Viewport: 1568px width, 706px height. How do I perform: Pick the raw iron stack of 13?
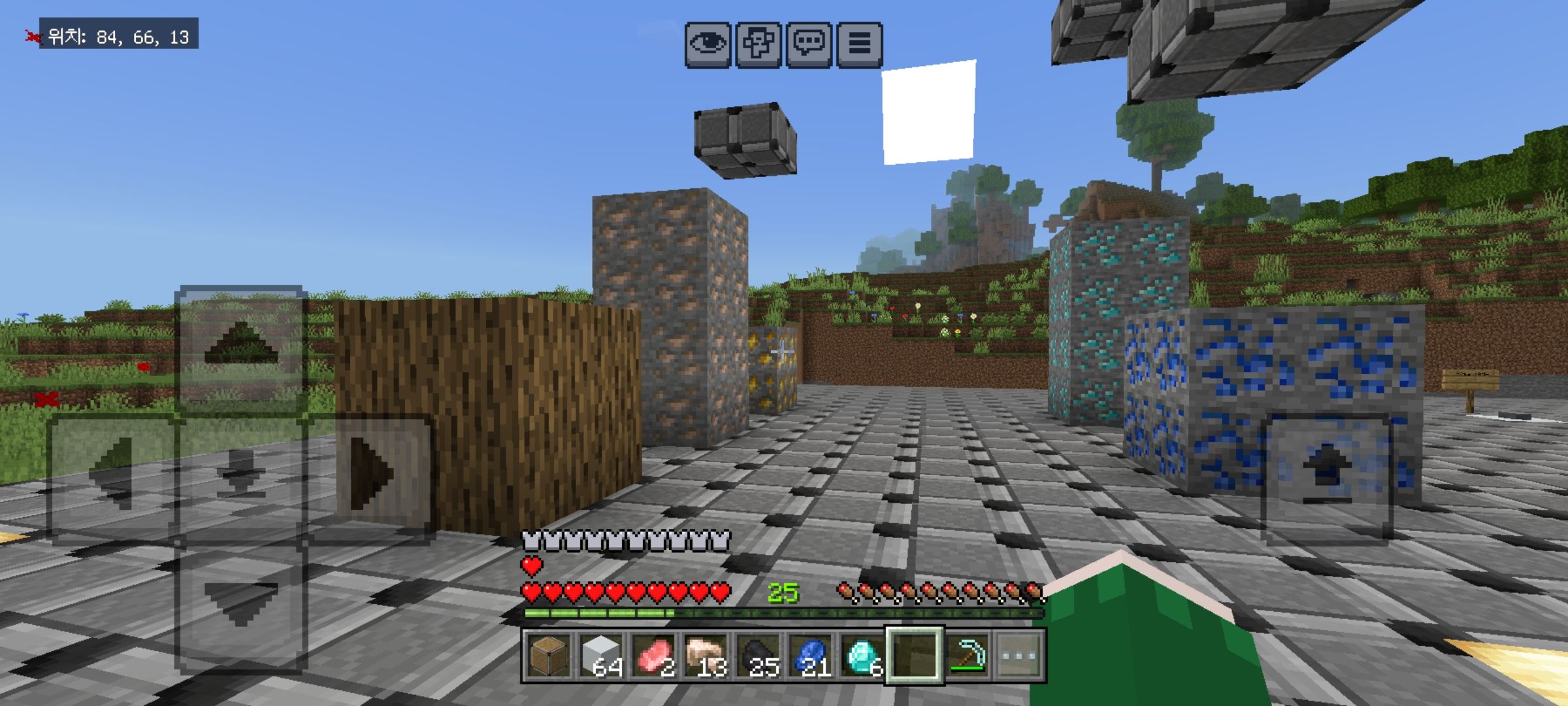point(706,656)
